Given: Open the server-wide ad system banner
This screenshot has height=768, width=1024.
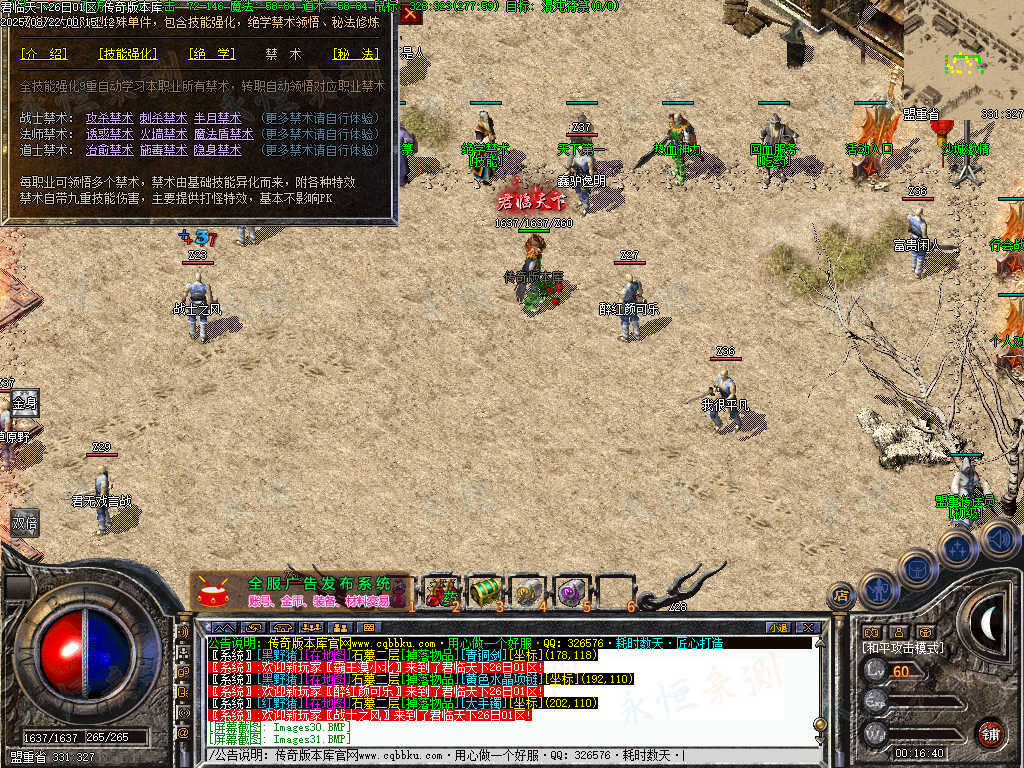Looking at the screenshot, I should click(x=300, y=591).
